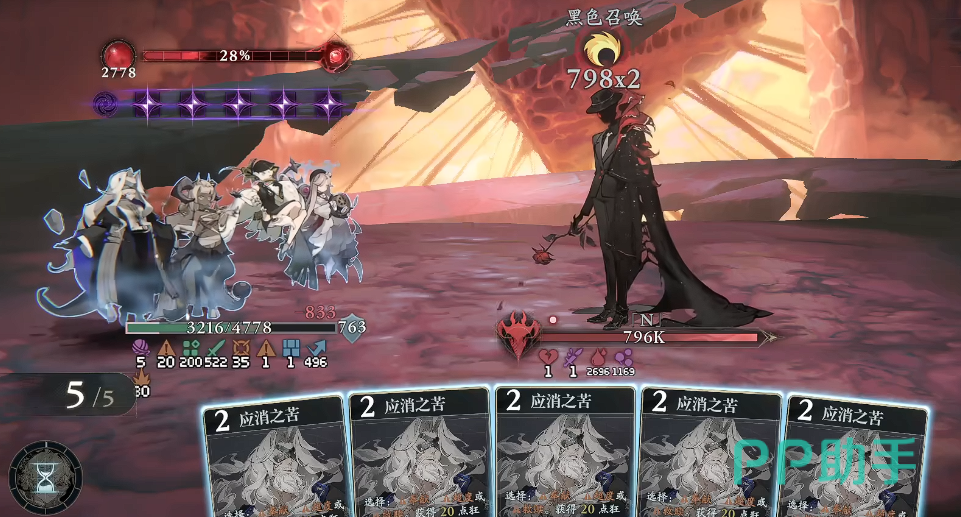This screenshot has width=961, height=517.
Task: Inspect the shield icon showing 763
Action: click(x=352, y=326)
